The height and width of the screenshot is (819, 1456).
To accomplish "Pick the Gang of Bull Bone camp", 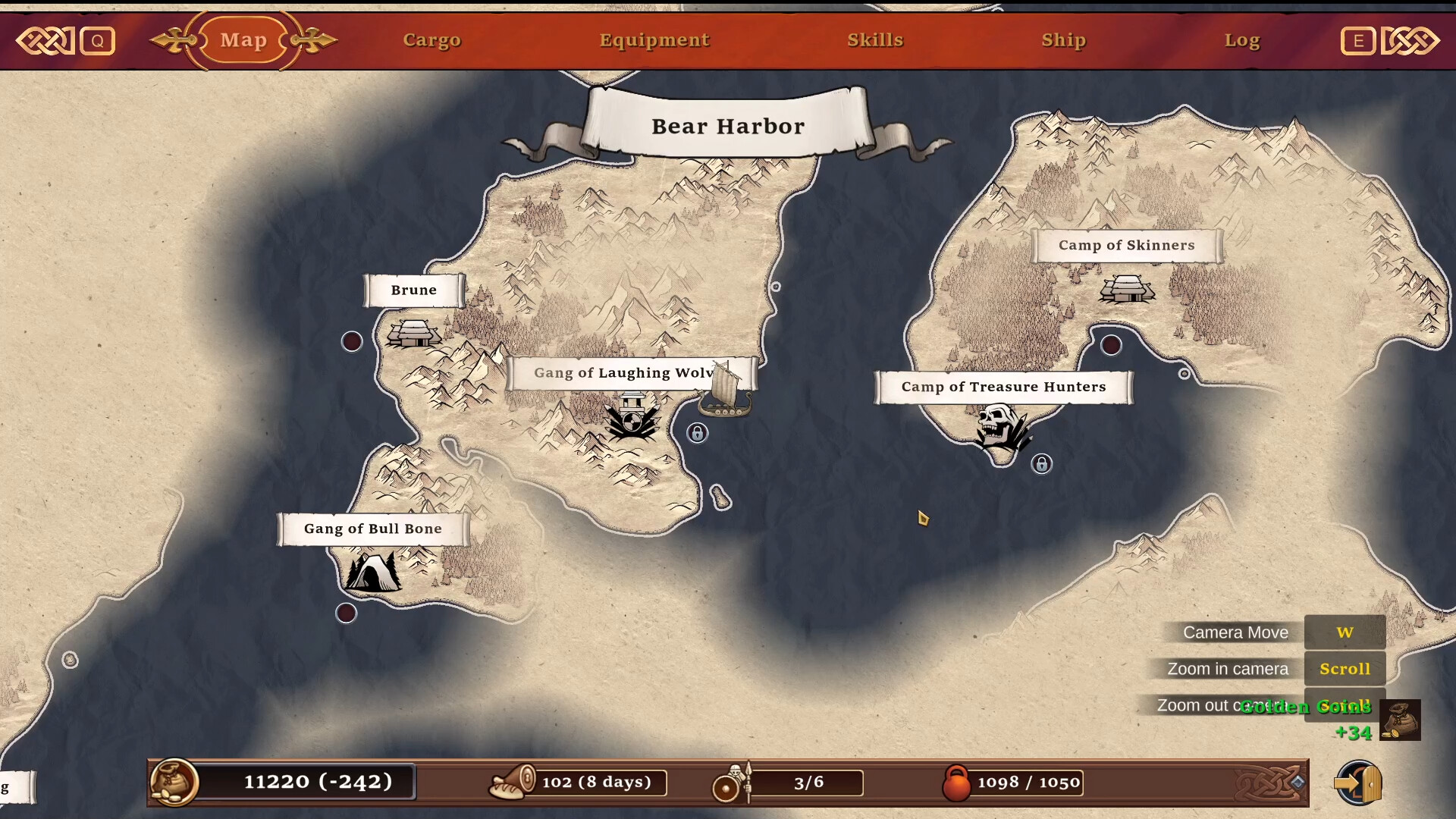I will pos(372,572).
